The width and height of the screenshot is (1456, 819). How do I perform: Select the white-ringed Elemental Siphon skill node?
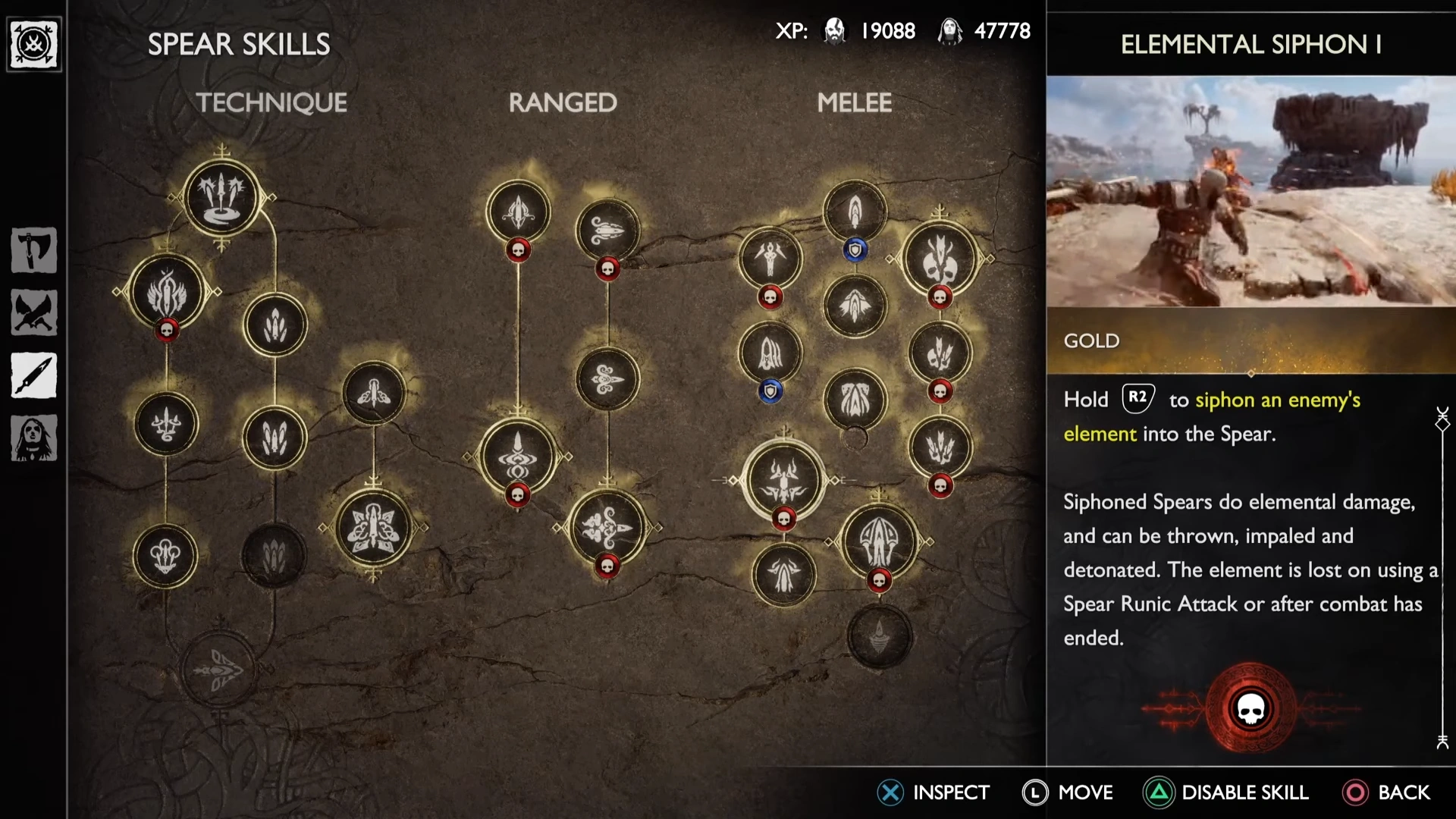pos(784,480)
